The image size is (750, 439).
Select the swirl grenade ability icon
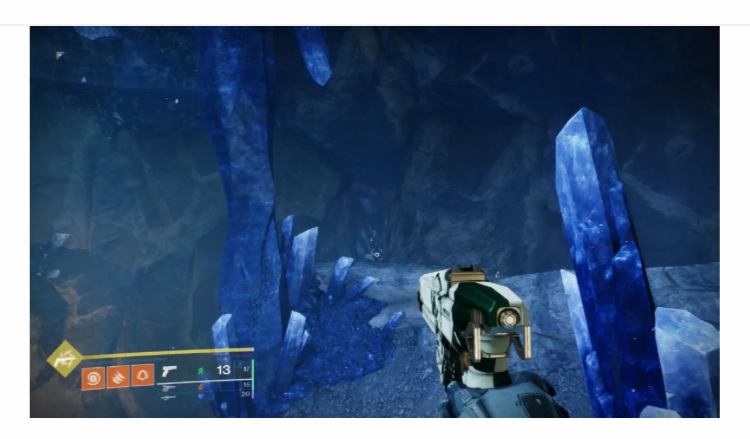(92, 377)
